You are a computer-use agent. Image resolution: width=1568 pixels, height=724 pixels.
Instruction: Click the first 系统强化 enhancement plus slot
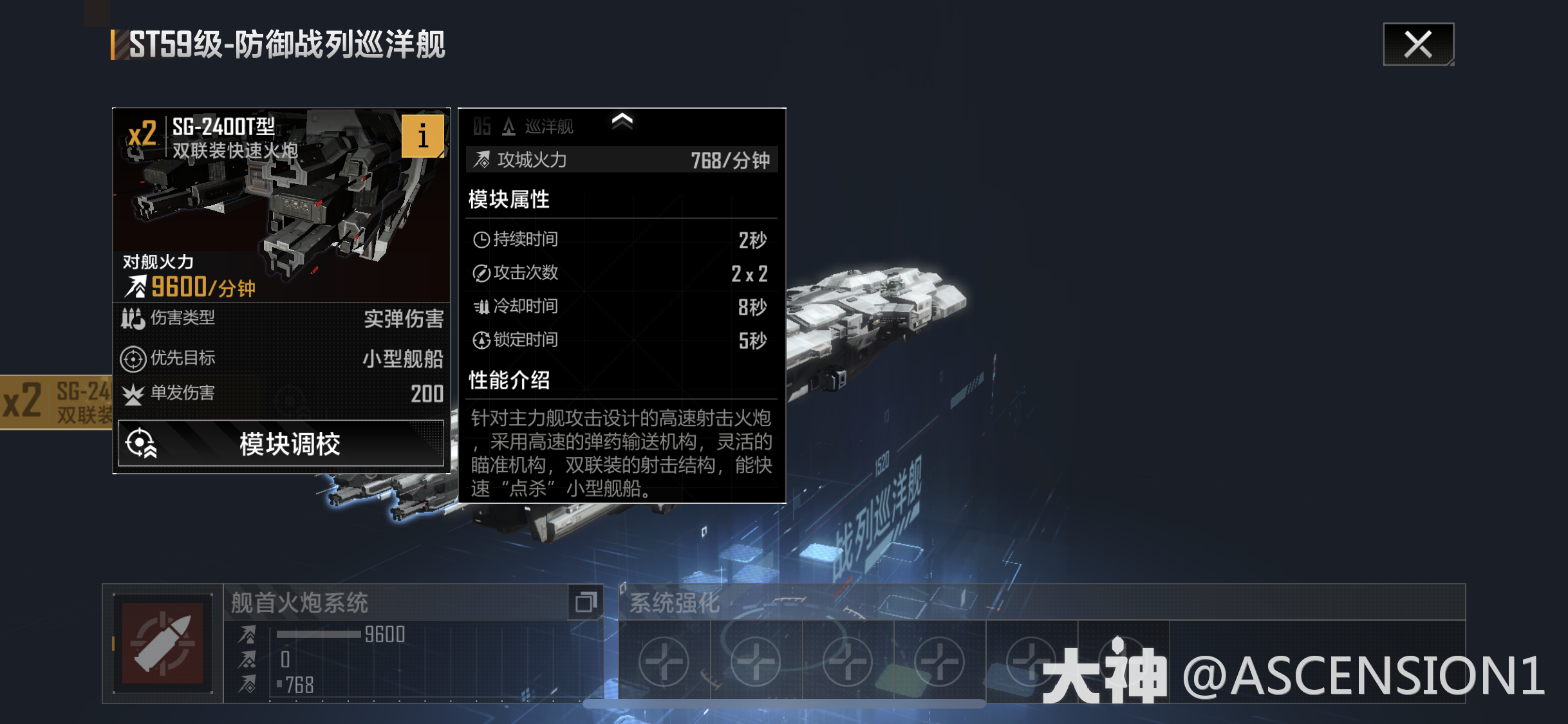pyautogui.click(x=664, y=661)
